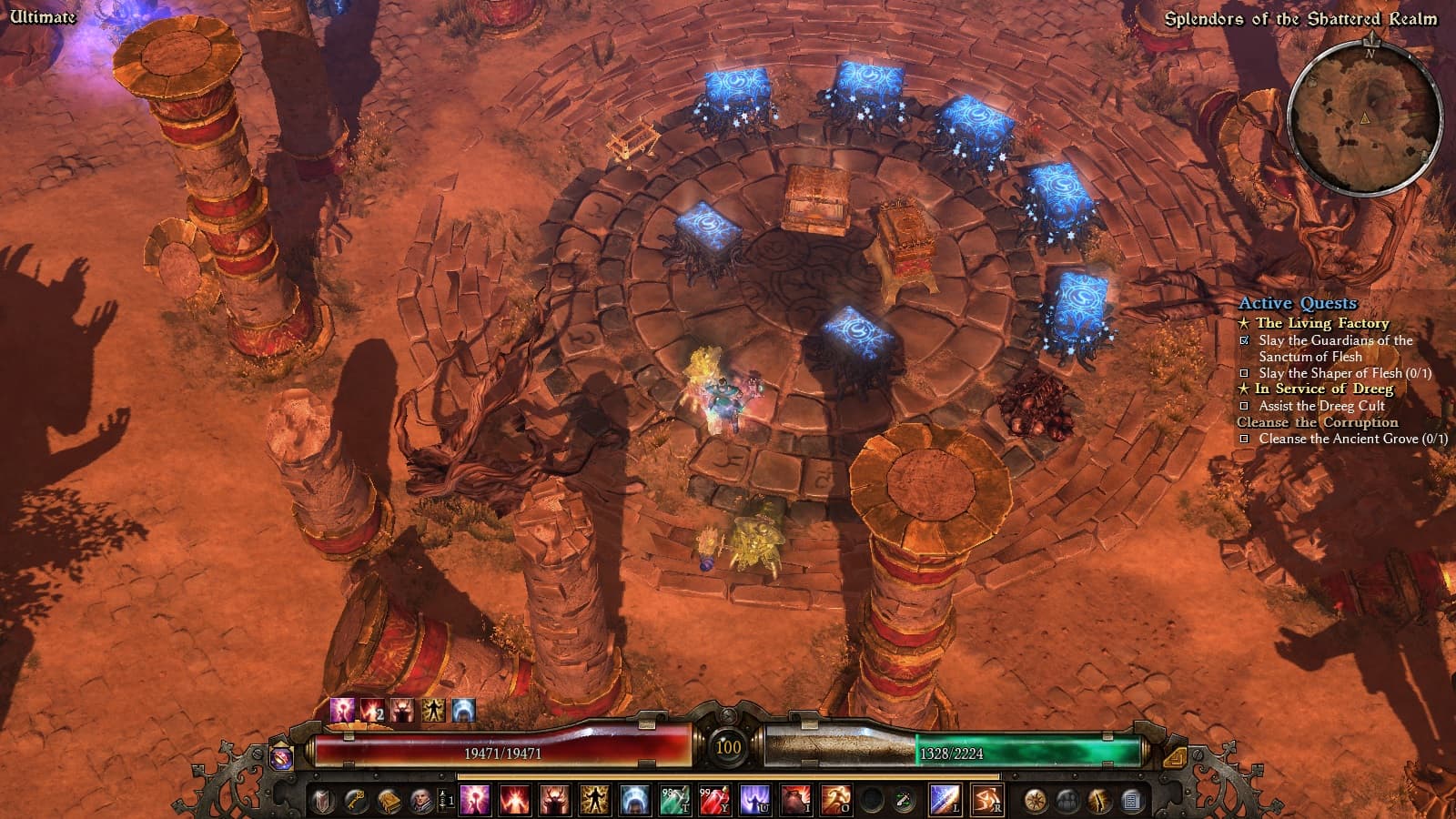Activate the running figure skill
Screen dimensions: 1456x819
click(x=835, y=801)
